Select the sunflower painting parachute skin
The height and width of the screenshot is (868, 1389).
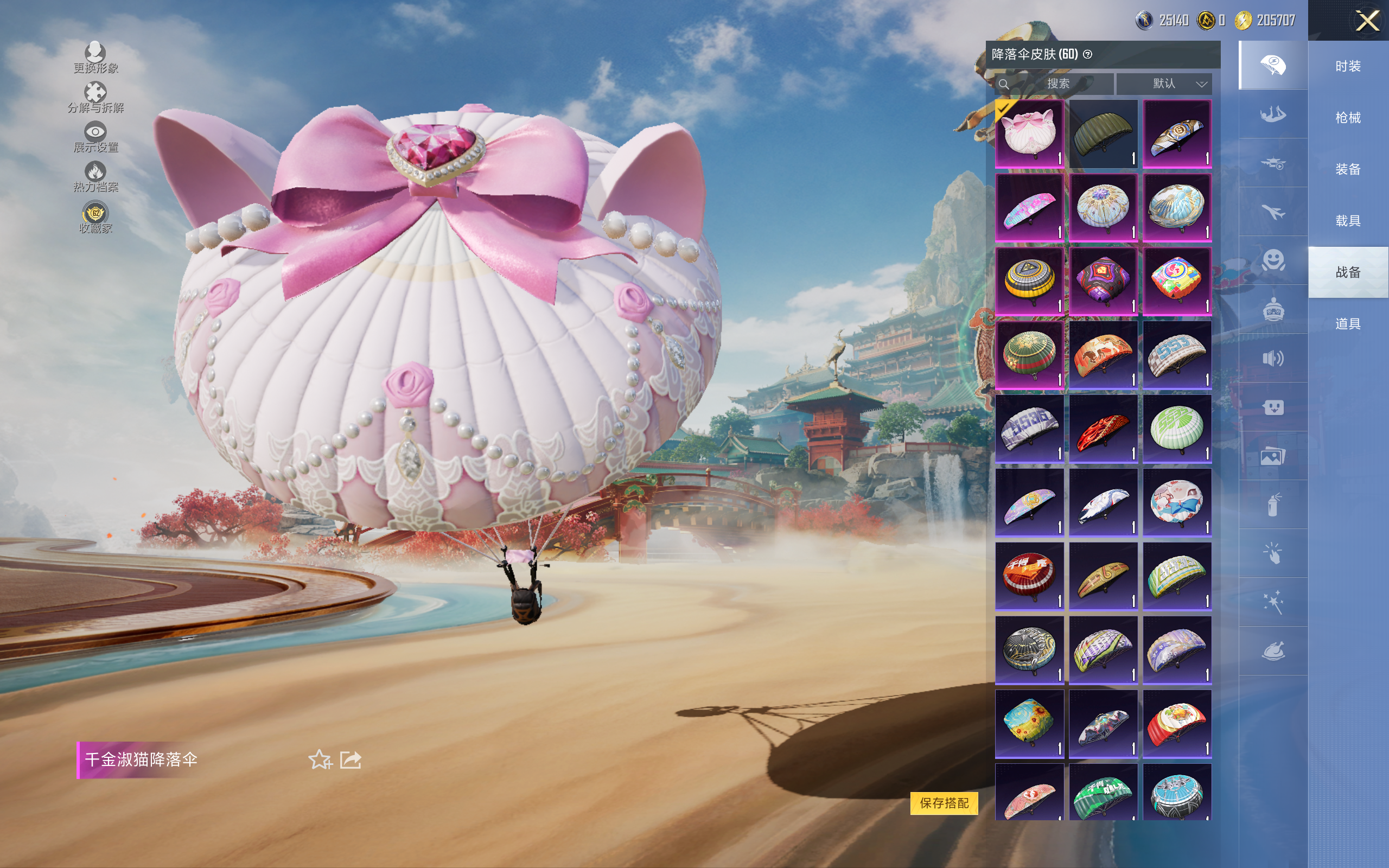[x=1029, y=723]
